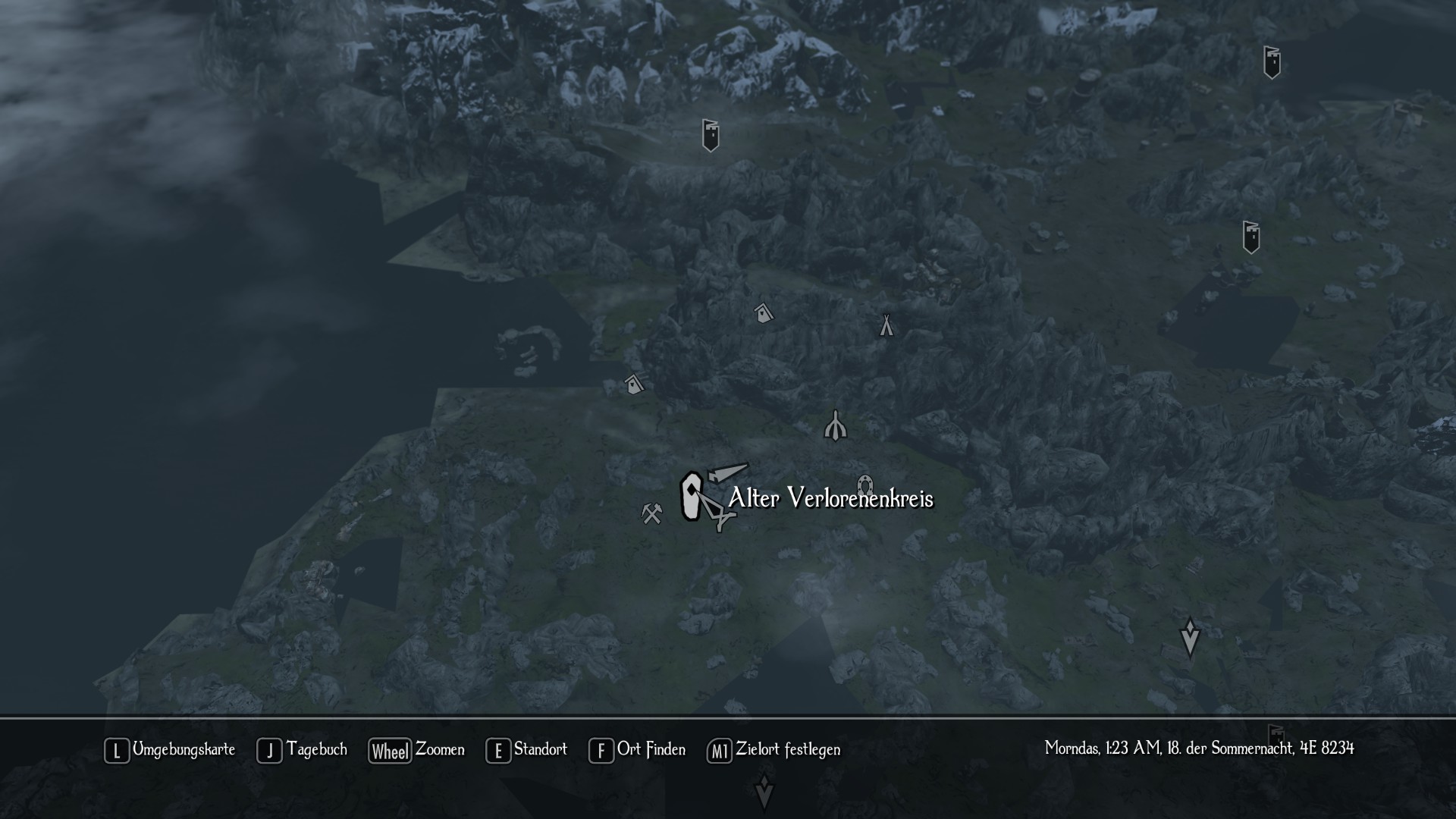Screen dimensions: 1456x819
Task: Select the highlighted Alter Verlorenenkreis map marker
Action: [x=691, y=497]
